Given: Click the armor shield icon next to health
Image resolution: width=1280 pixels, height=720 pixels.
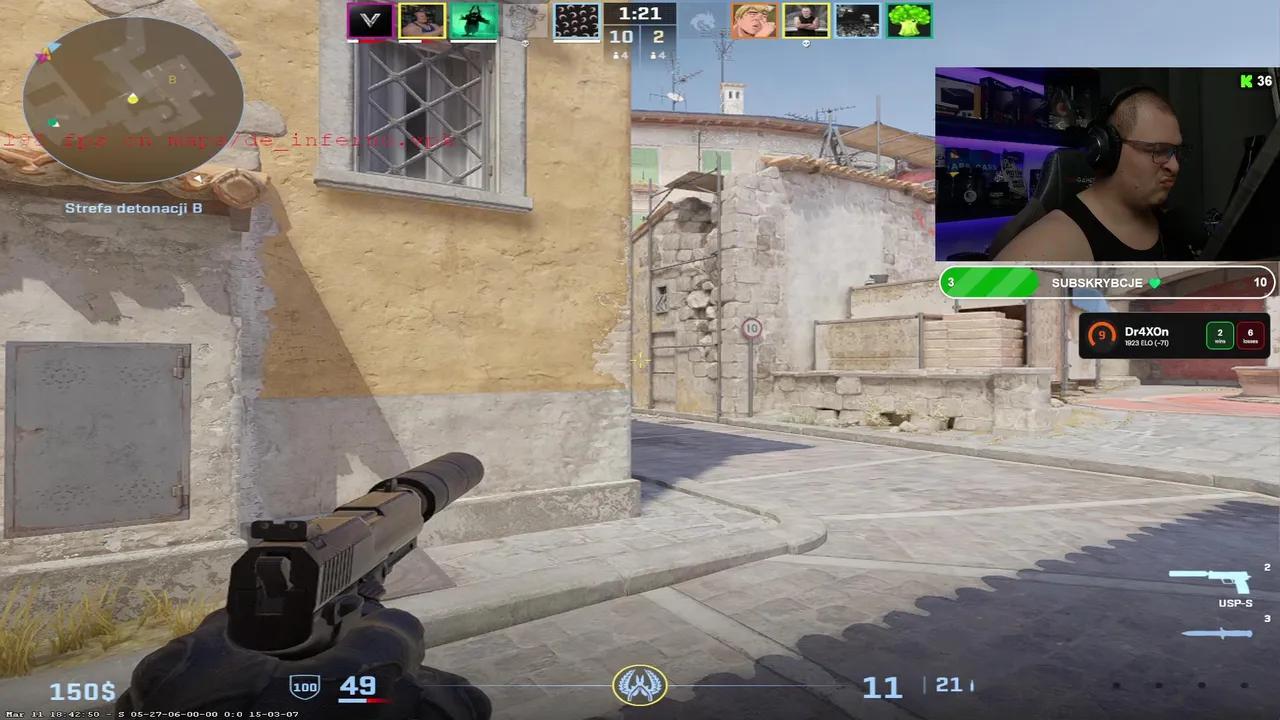Looking at the screenshot, I should (x=304, y=686).
